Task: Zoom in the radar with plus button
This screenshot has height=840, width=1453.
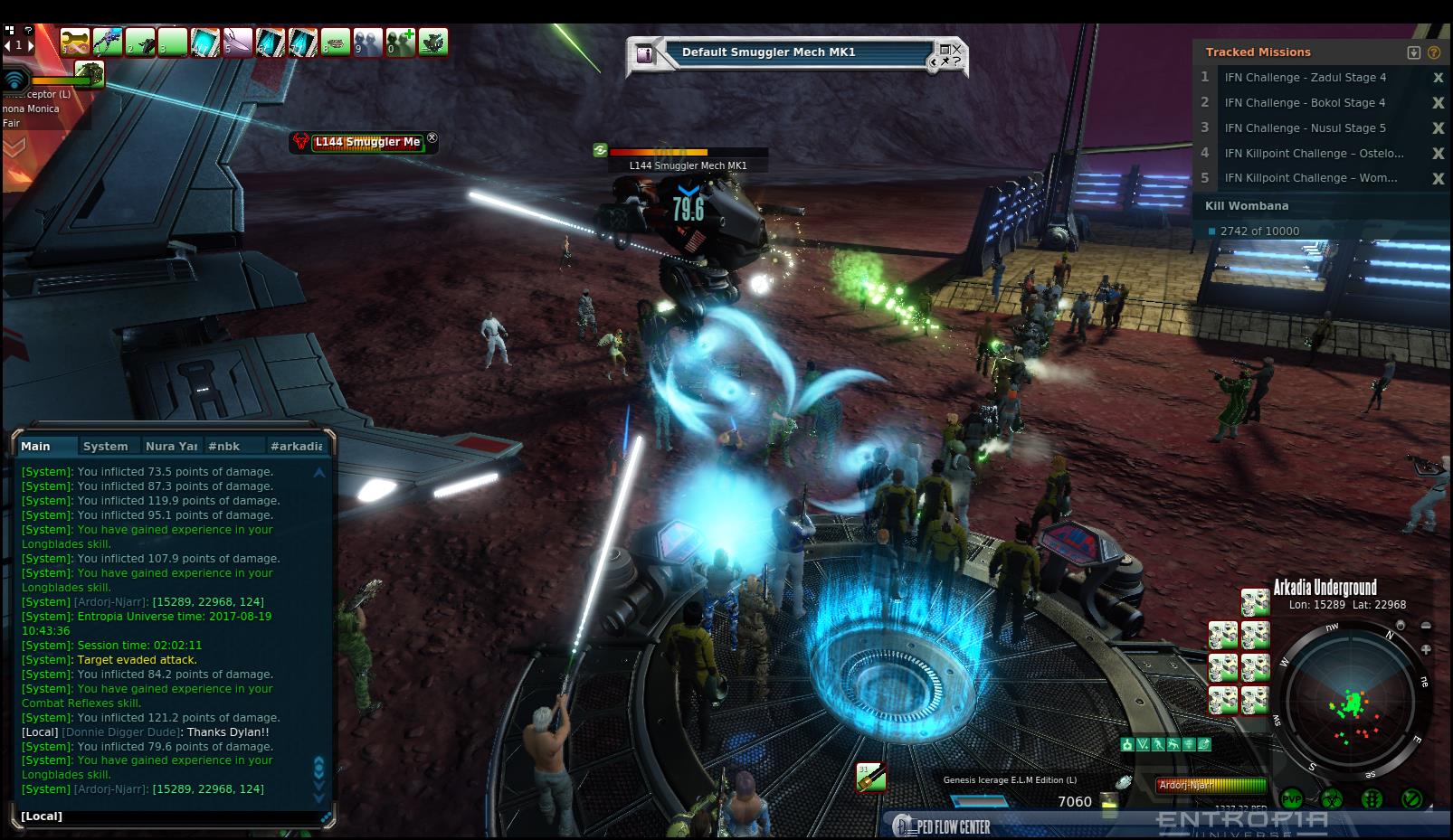Action: (1426, 649)
